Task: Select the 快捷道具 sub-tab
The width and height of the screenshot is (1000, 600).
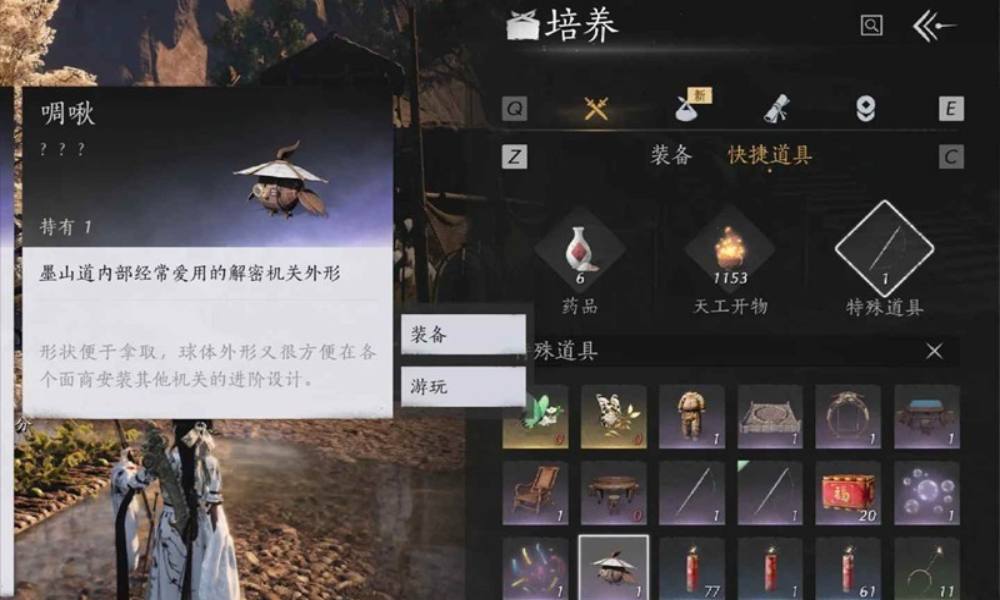Action: [x=769, y=156]
